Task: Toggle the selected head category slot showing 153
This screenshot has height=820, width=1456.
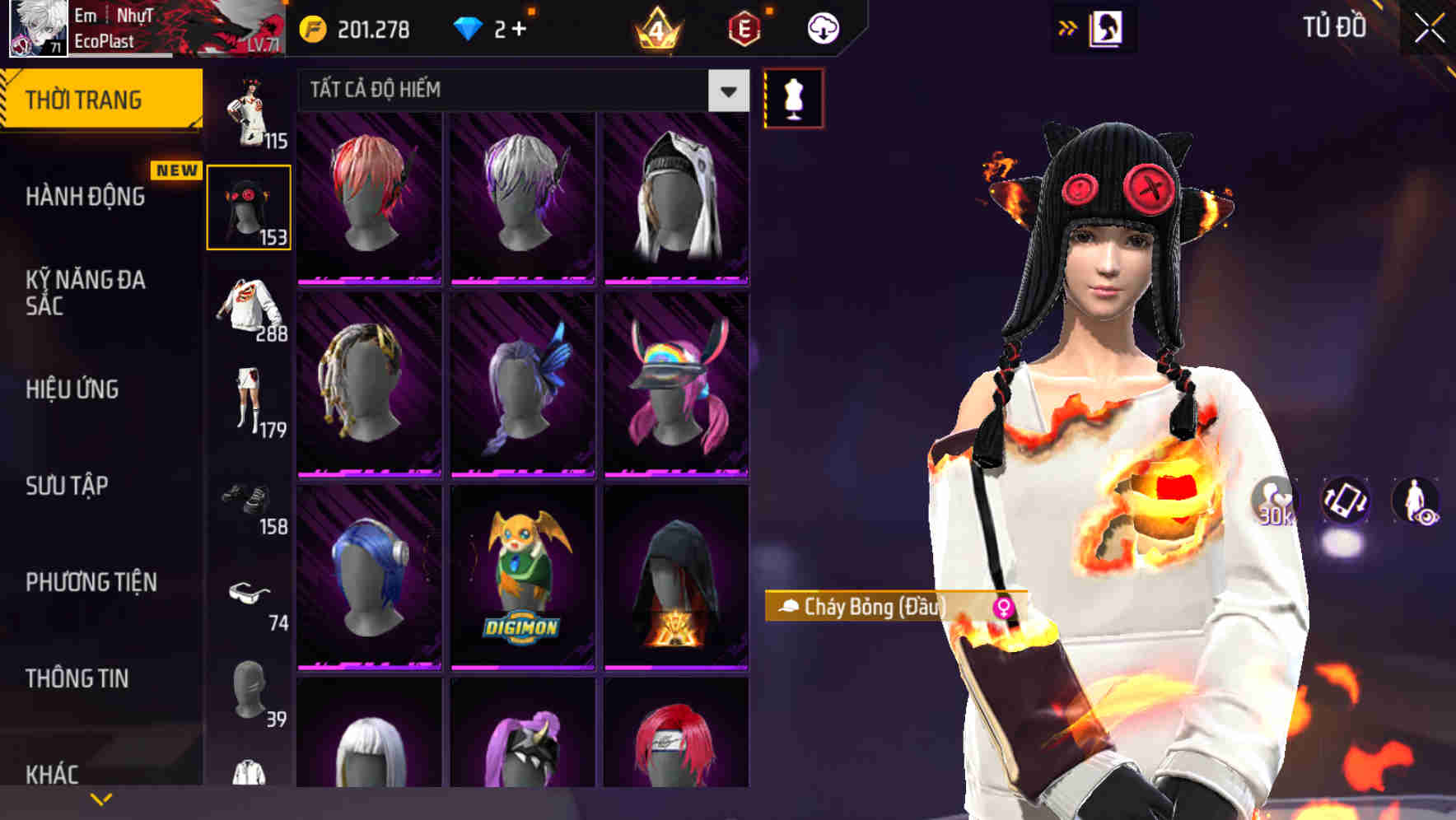Action: pyautogui.click(x=250, y=206)
